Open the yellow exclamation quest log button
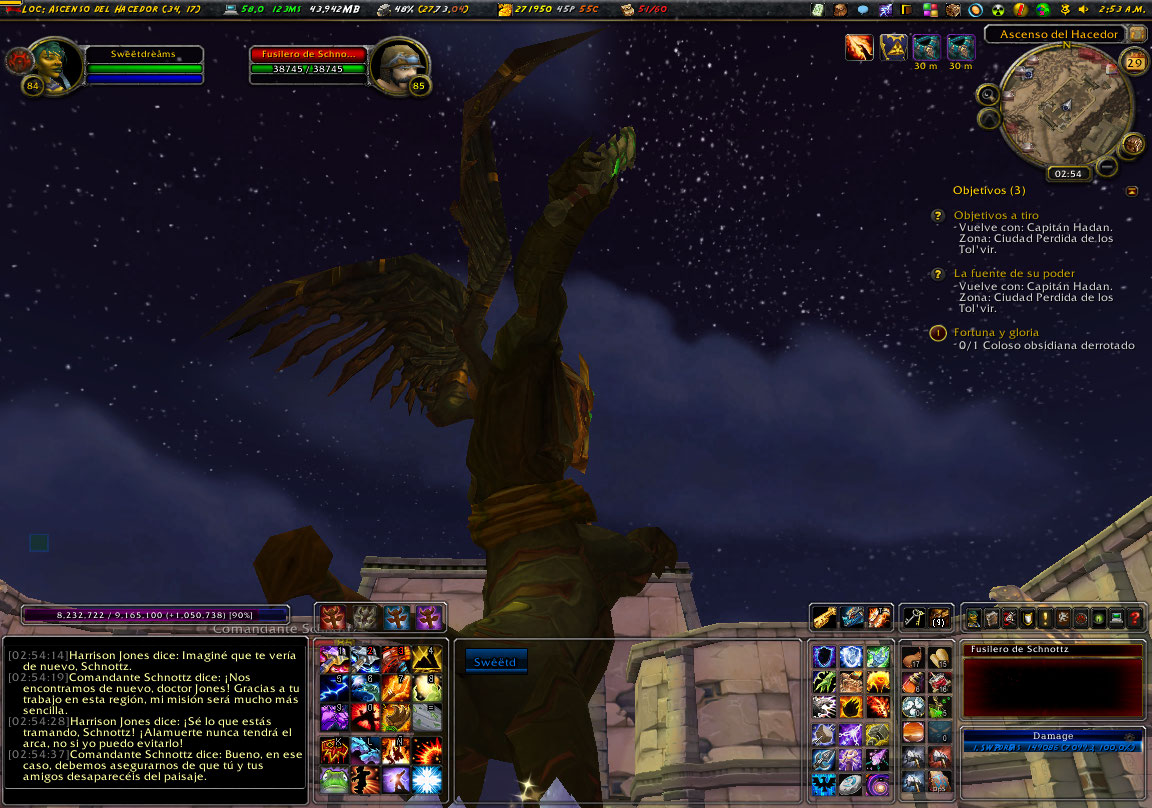The height and width of the screenshot is (808, 1152). (x=1044, y=619)
